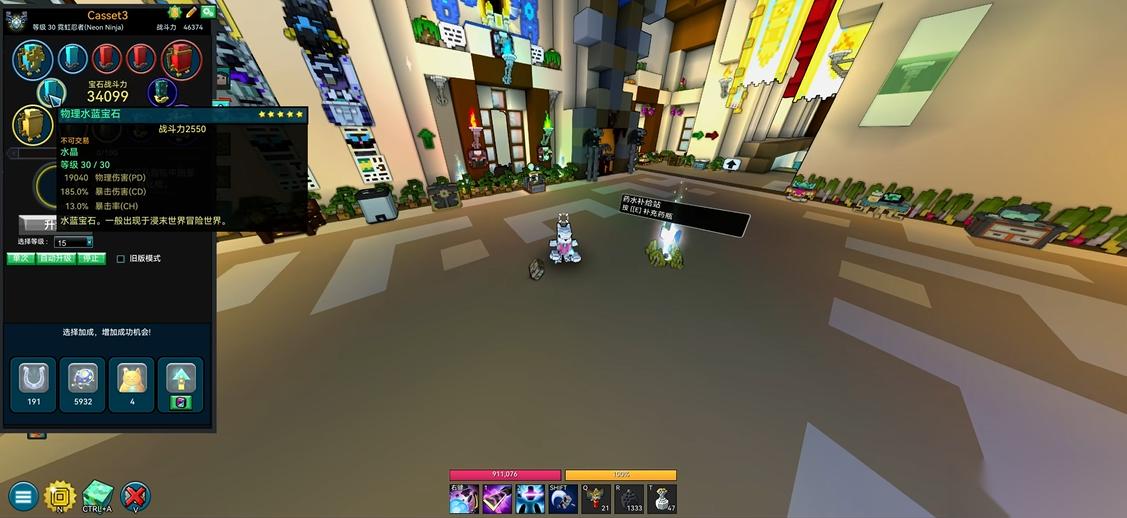Viewport: 1127px width, 518px height.
Task: Use the white vase slot with 47
Action: pos(662,498)
